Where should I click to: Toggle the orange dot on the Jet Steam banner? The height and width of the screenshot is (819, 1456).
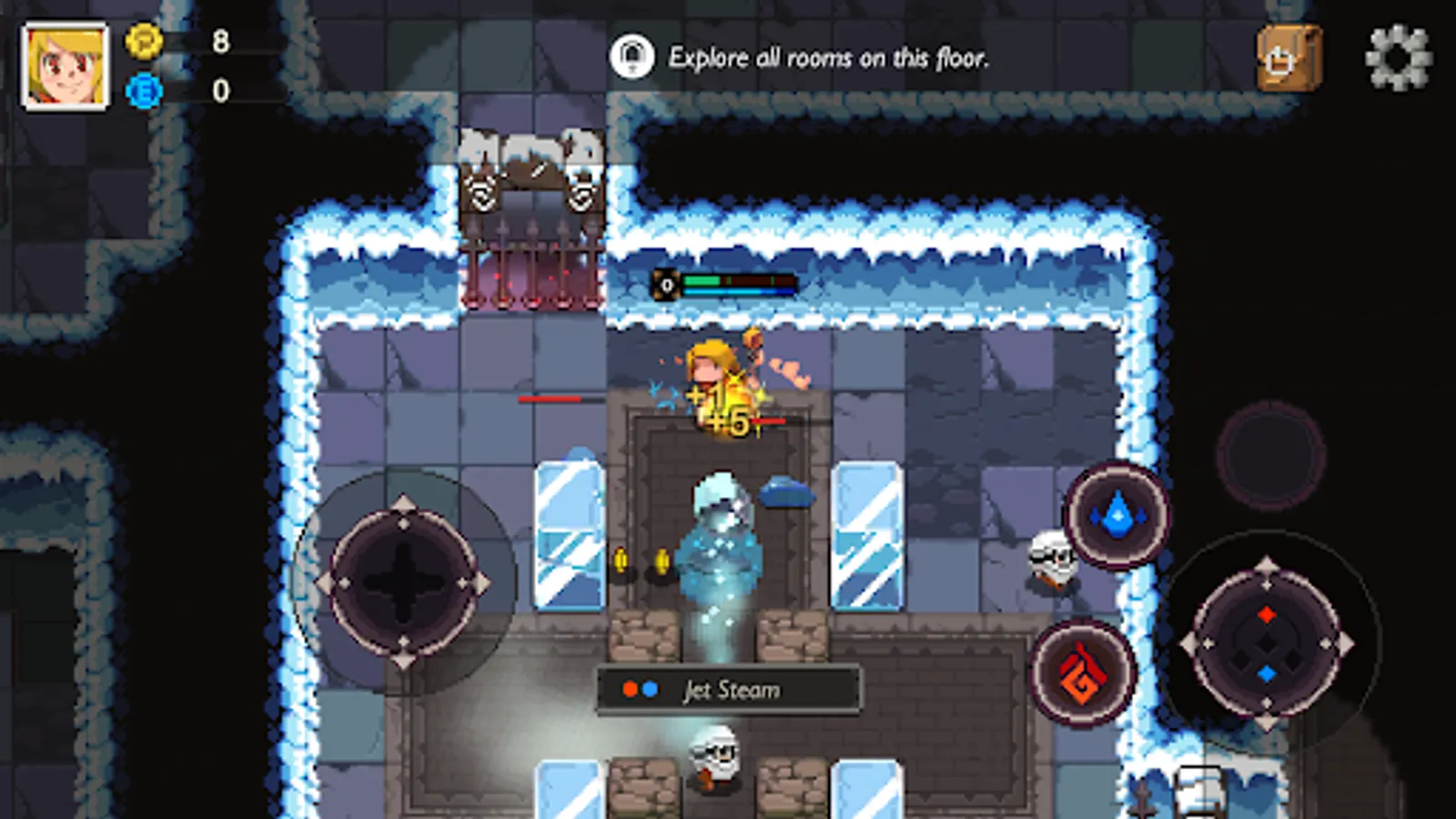click(x=629, y=690)
